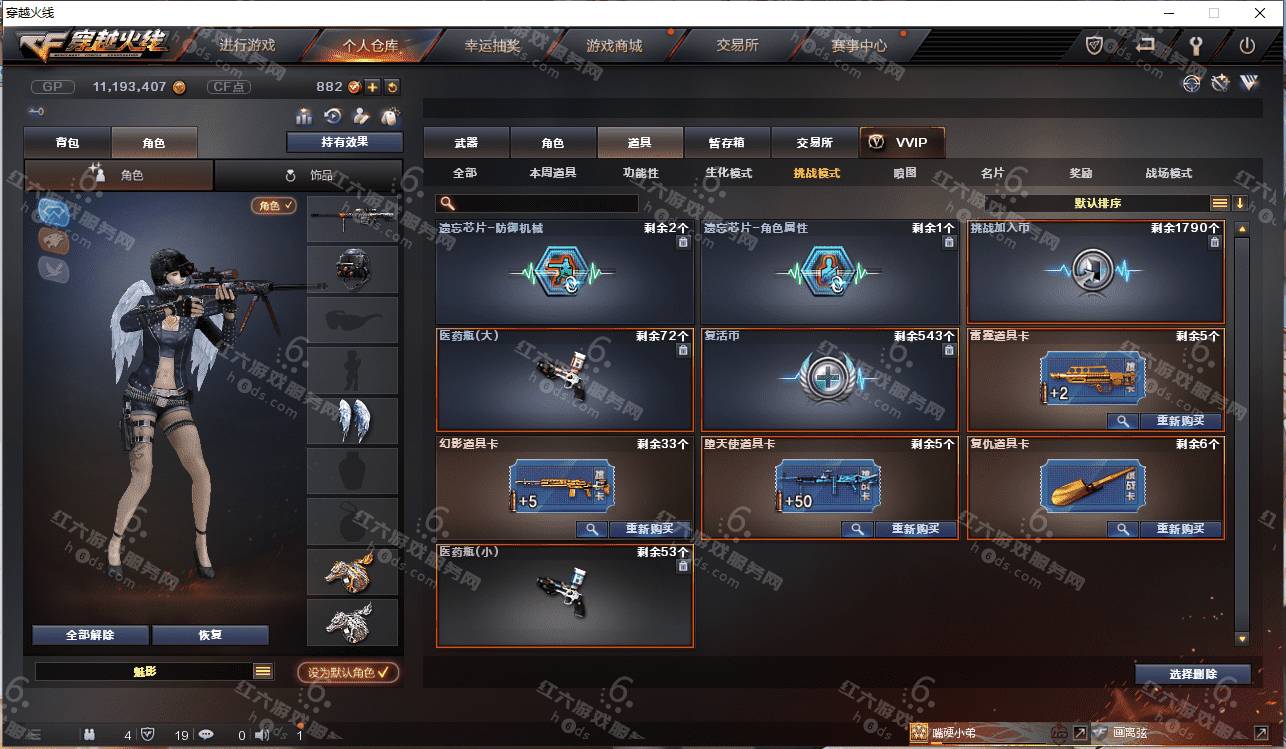Screen dimensions: 1286x749
Task: Click the 恢复 restore button
Action: (x=210, y=635)
